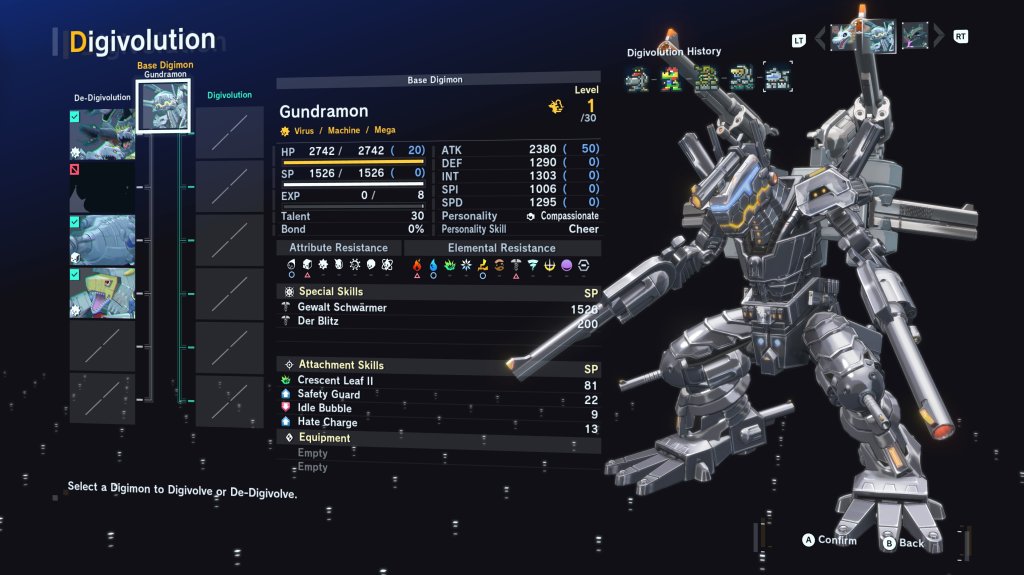The image size is (1024, 575).
Task: Select the Hate Charge attachment skill
Action: (x=327, y=423)
